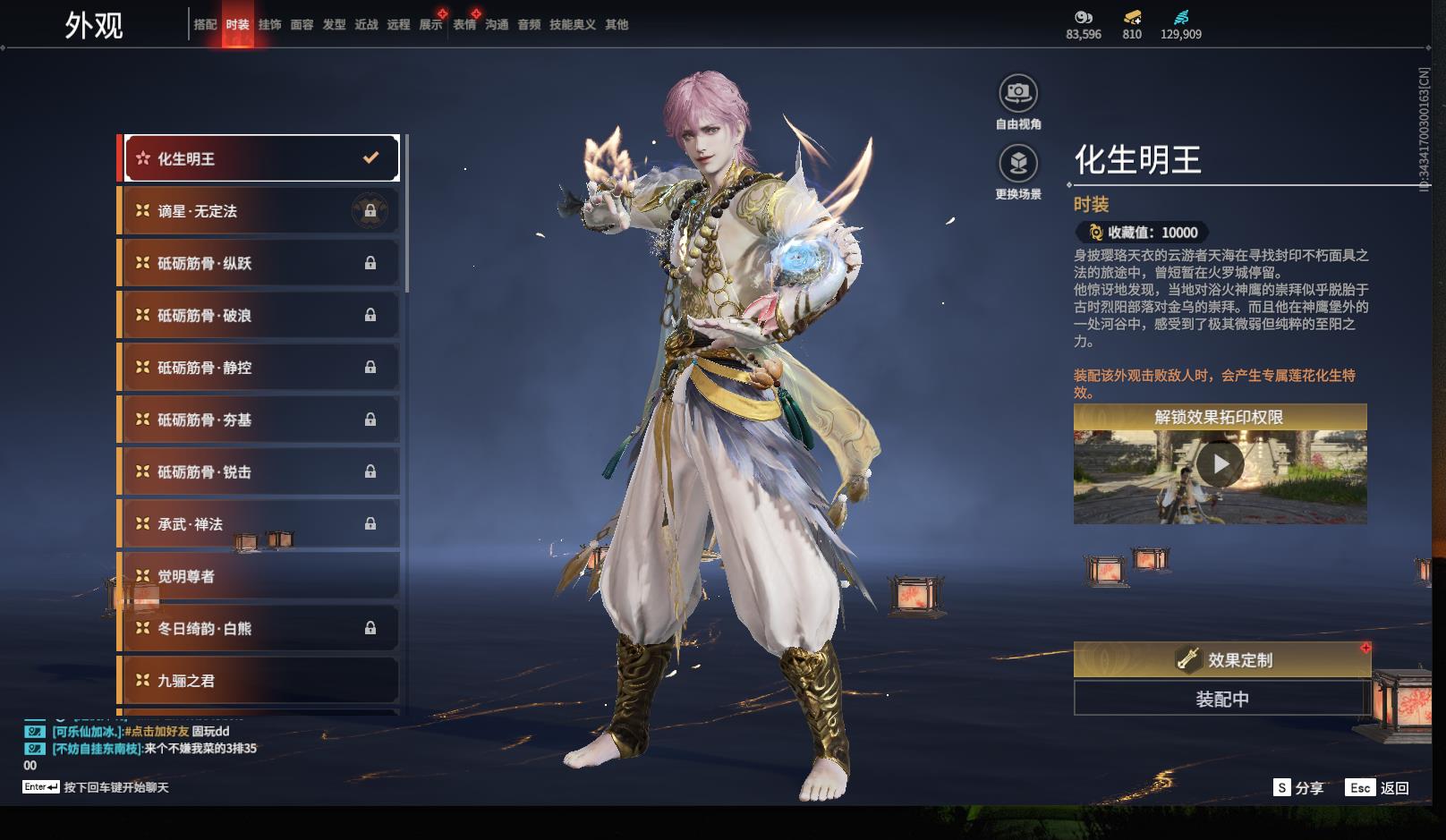Go to the 技能奥义 tab
Screen dimensions: 1446x840
coord(572,25)
